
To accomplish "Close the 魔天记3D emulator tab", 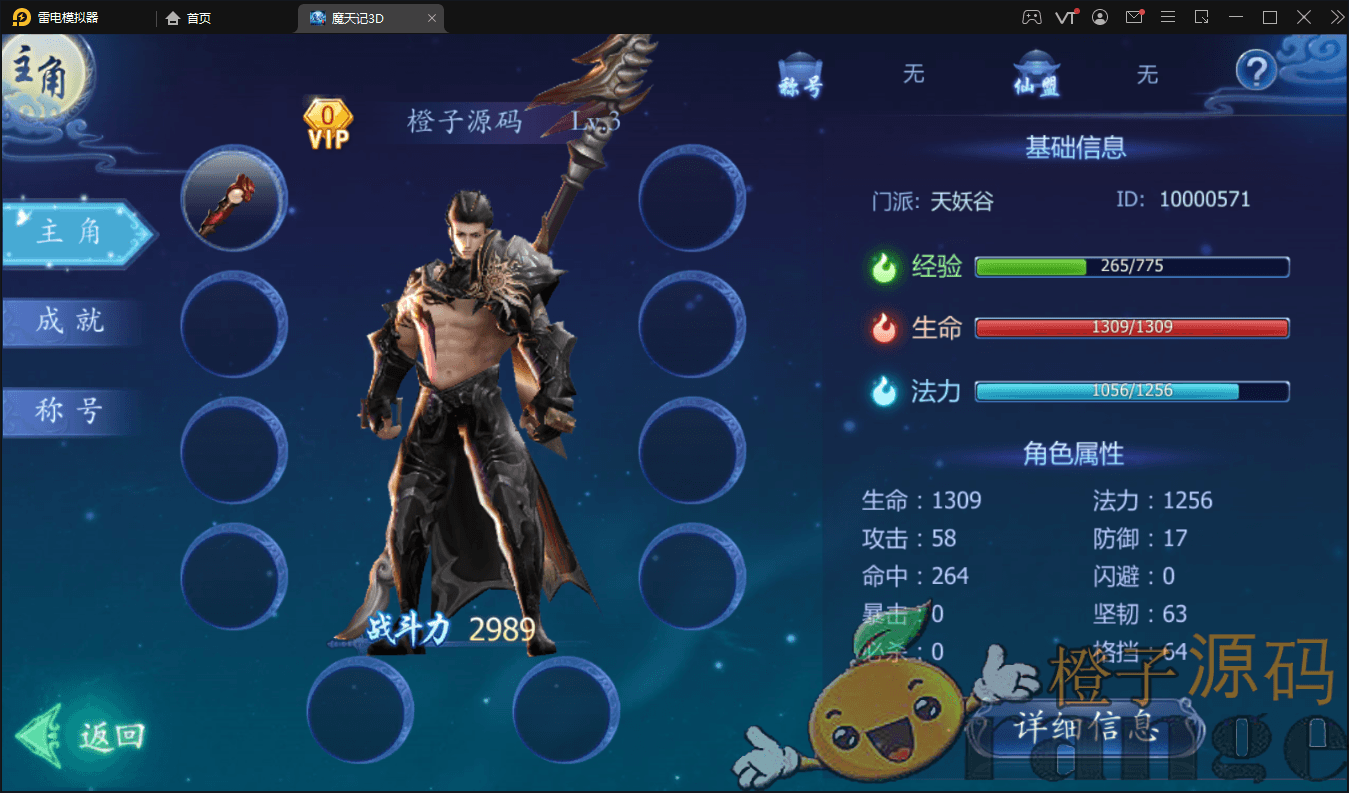I will [x=431, y=18].
